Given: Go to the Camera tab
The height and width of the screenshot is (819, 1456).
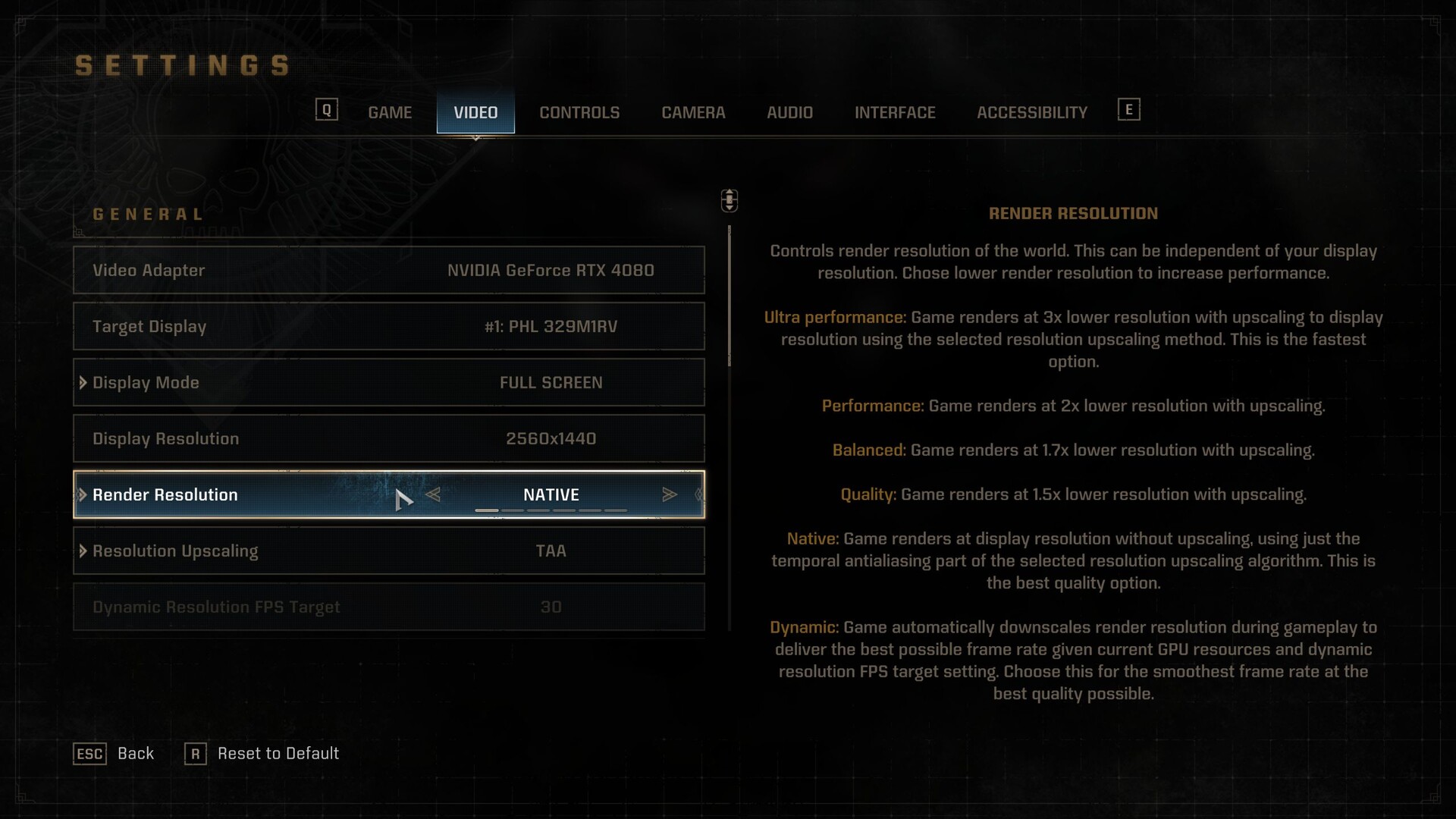Looking at the screenshot, I should [693, 112].
